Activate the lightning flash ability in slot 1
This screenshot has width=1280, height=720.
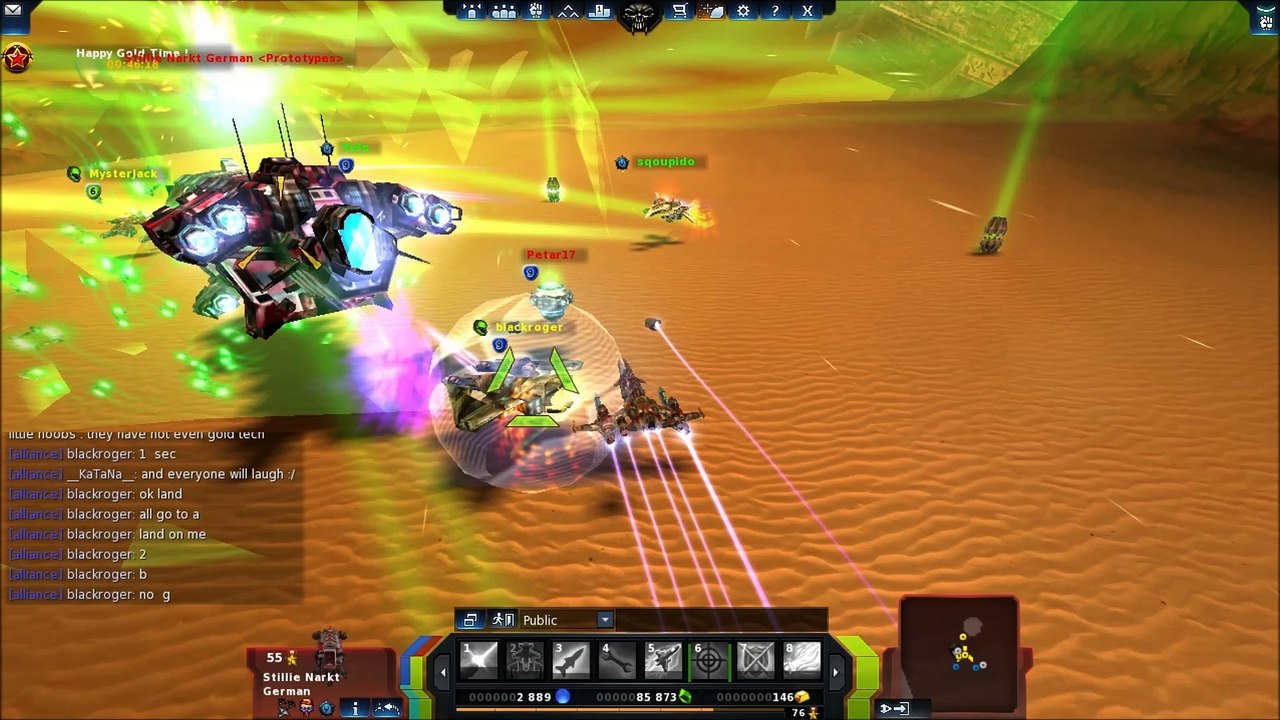pyautogui.click(x=479, y=660)
